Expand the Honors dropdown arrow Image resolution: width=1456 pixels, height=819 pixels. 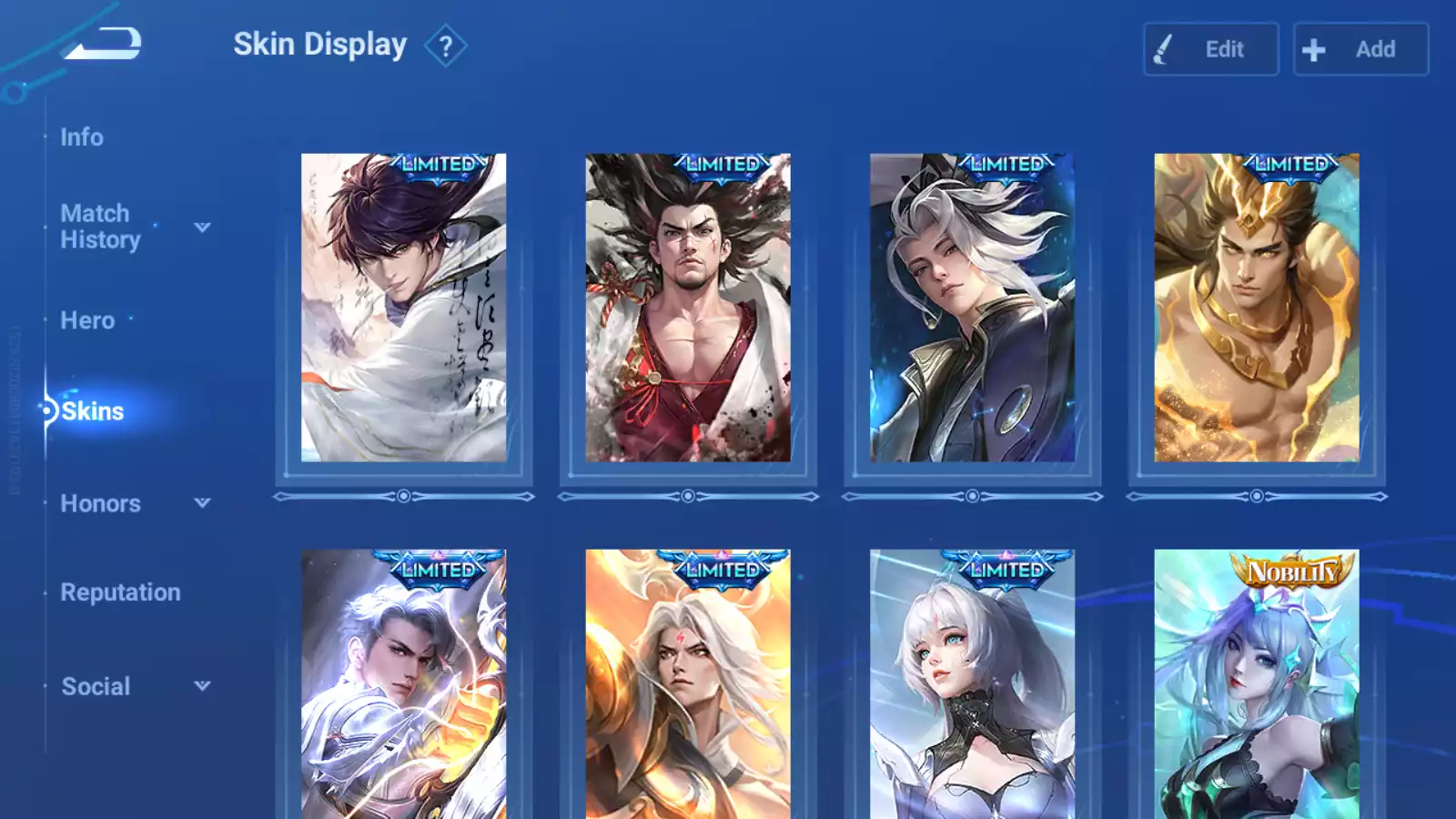[x=202, y=502]
